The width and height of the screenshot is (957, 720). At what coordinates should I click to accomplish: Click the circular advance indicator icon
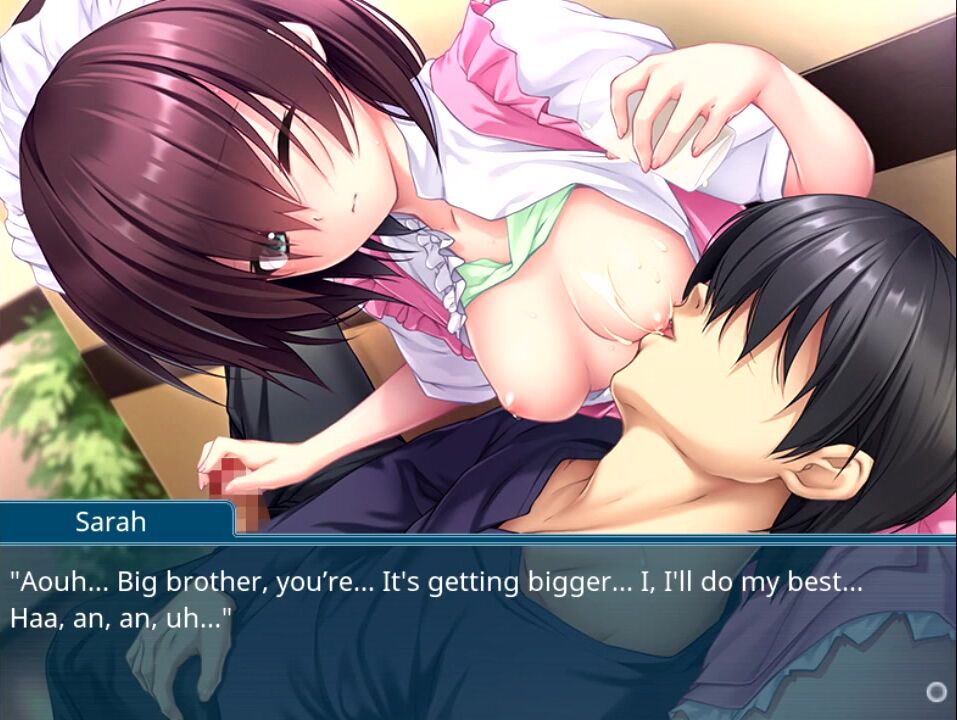point(936,691)
